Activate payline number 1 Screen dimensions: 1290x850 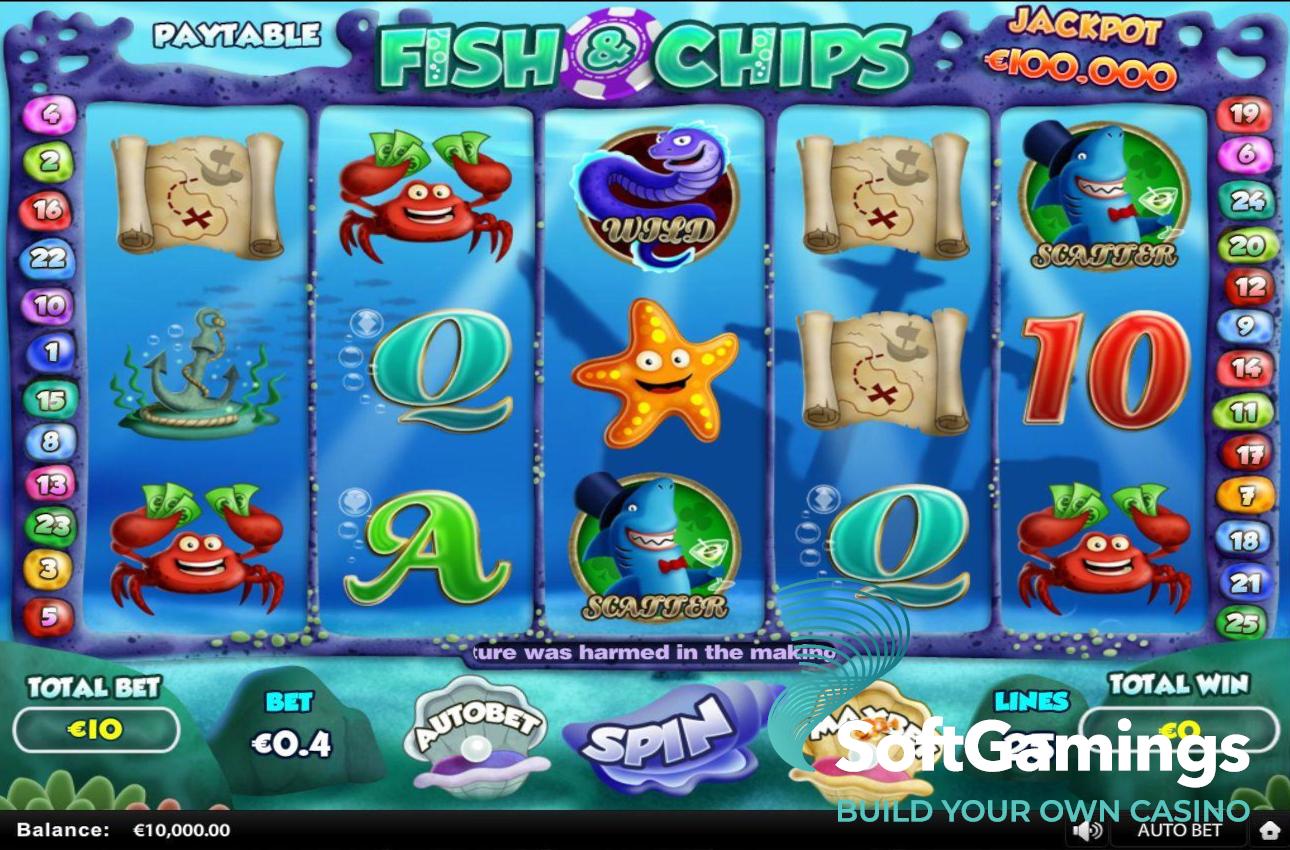50,352
